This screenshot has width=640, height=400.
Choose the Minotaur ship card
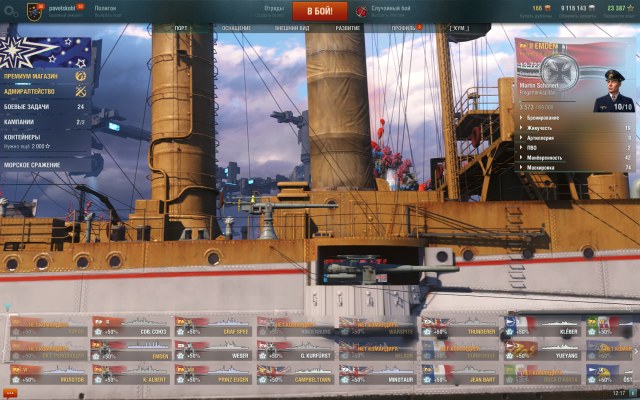coord(377,376)
